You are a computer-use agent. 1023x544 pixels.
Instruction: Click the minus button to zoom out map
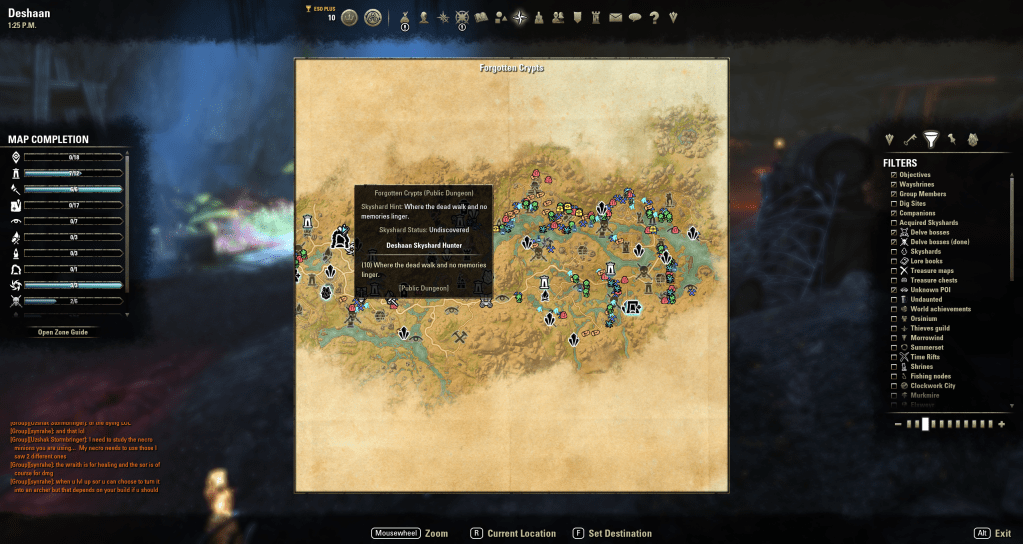point(898,424)
